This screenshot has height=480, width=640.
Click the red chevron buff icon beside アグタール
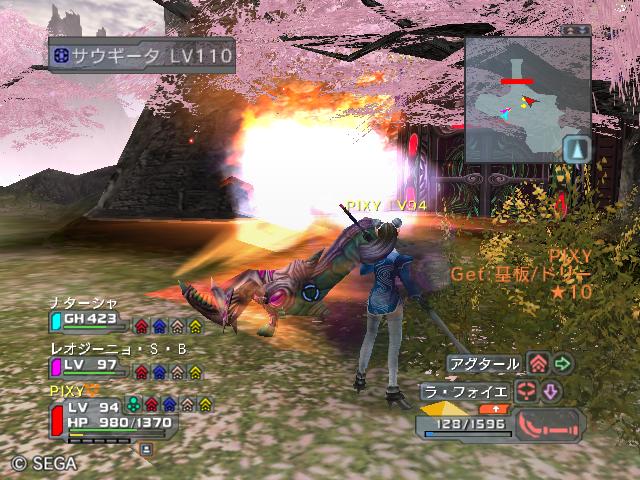click(x=539, y=364)
